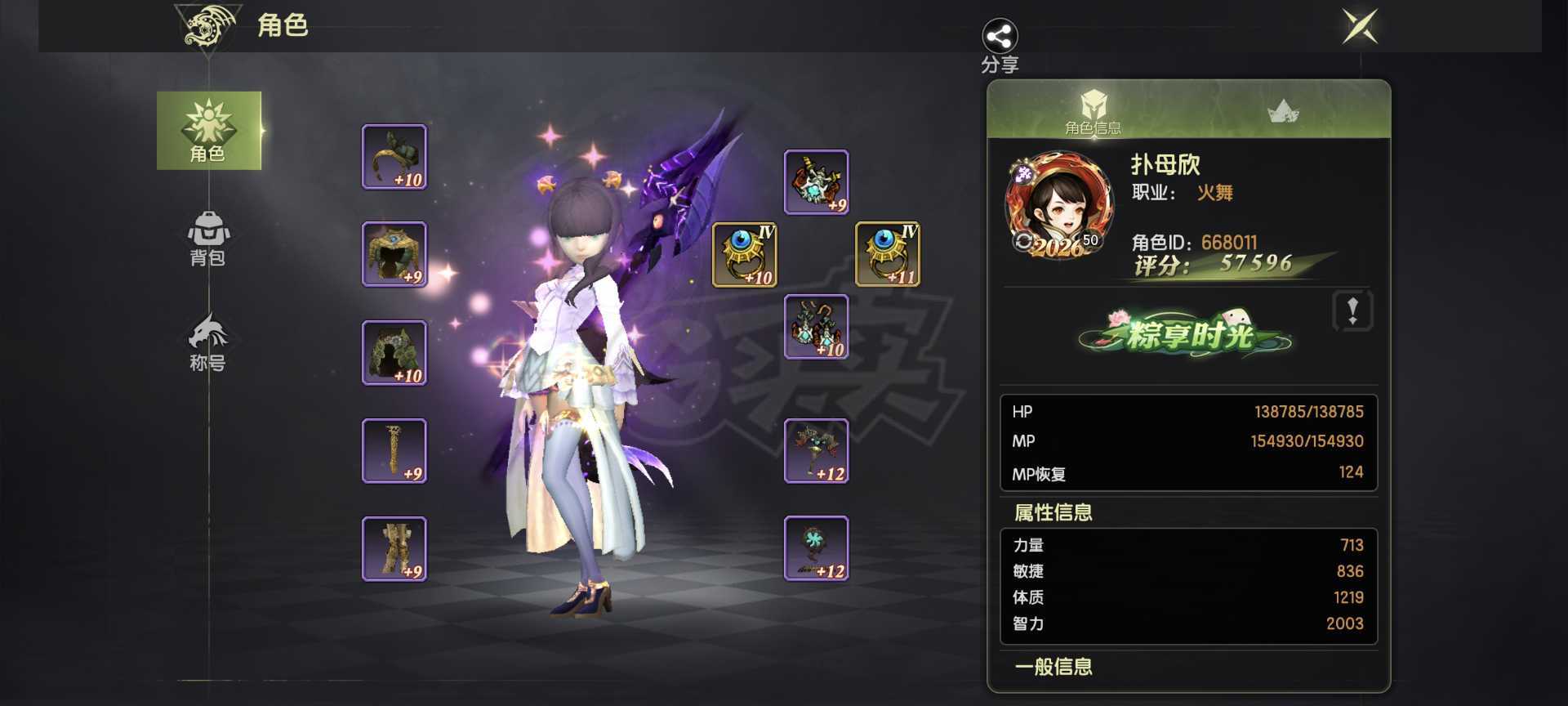The width and height of the screenshot is (1568, 706).
Task: Open the 背包 backpack tab
Action: pos(208,239)
